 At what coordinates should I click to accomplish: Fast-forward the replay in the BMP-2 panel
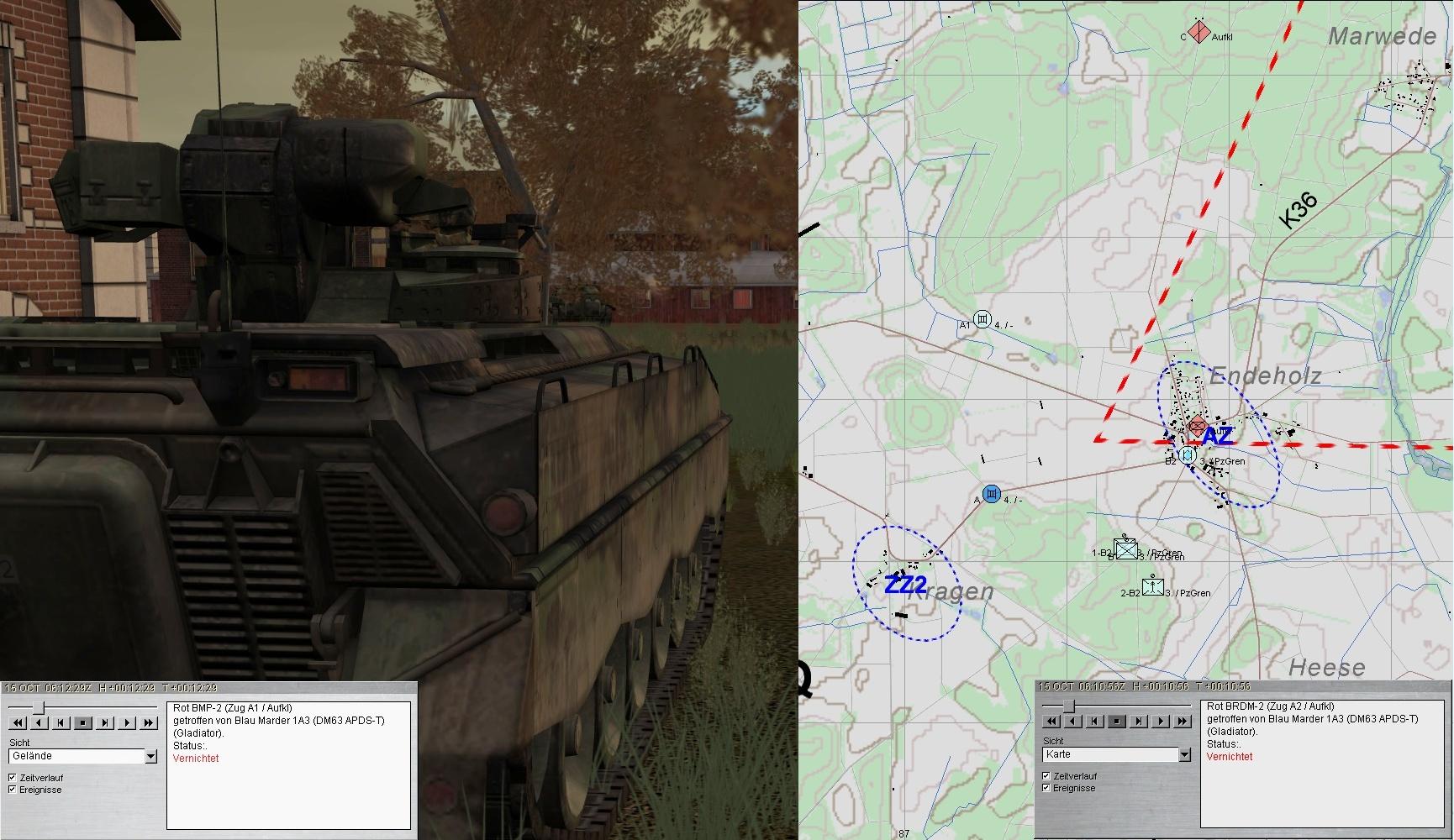pyautogui.click(x=149, y=722)
